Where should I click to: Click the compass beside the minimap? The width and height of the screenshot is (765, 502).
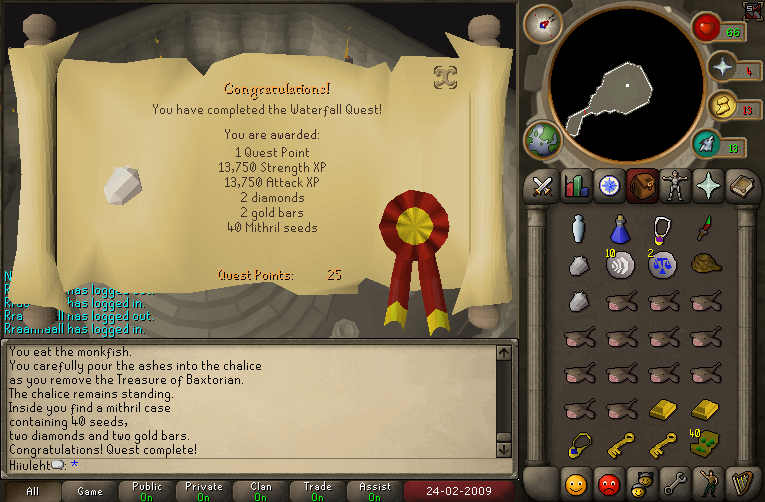click(543, 24)
